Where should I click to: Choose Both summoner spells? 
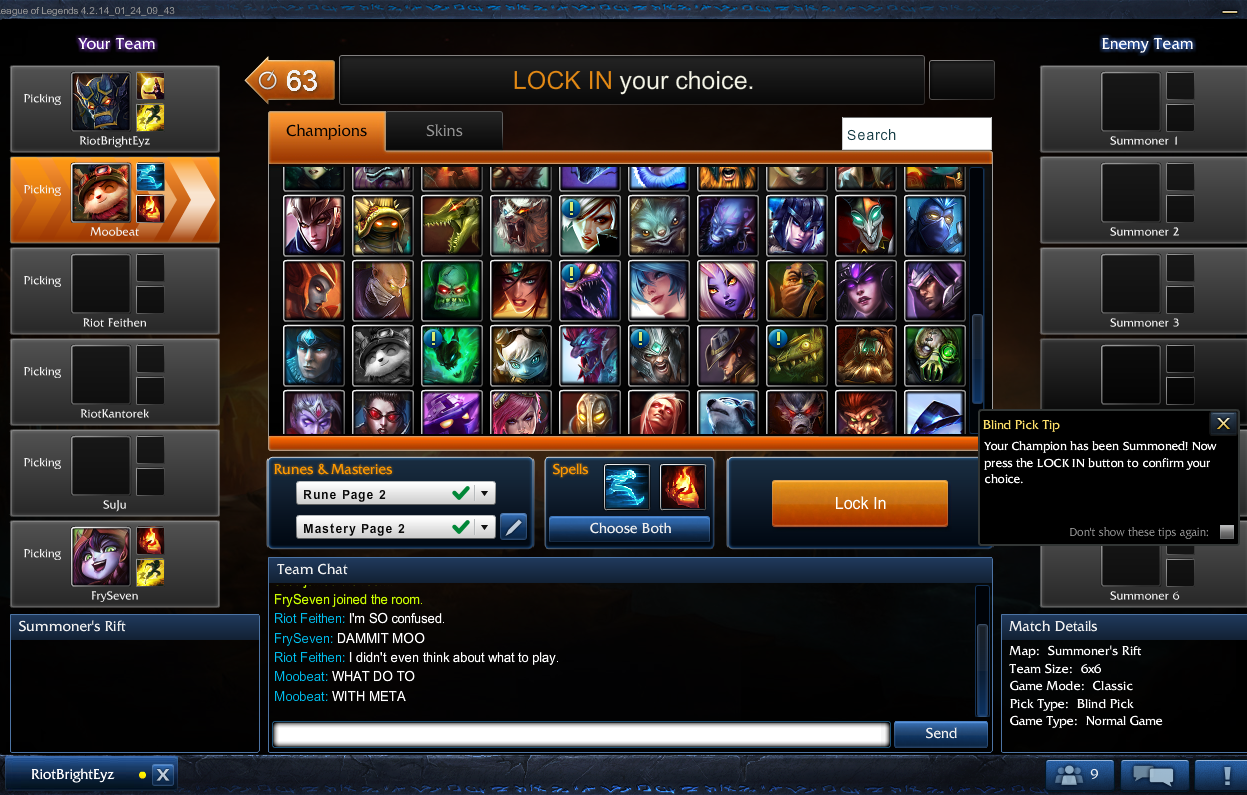(629, 528)
